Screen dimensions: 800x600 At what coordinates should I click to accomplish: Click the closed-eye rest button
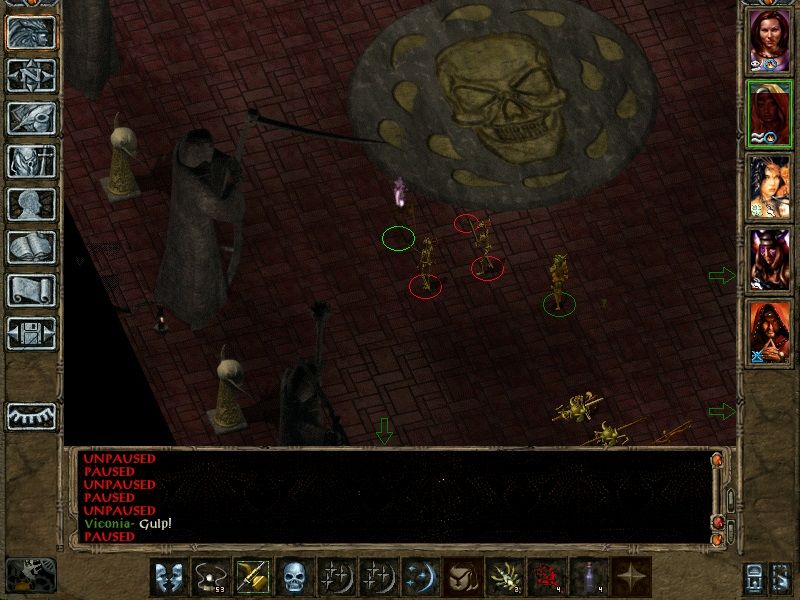tap(31, 415)
